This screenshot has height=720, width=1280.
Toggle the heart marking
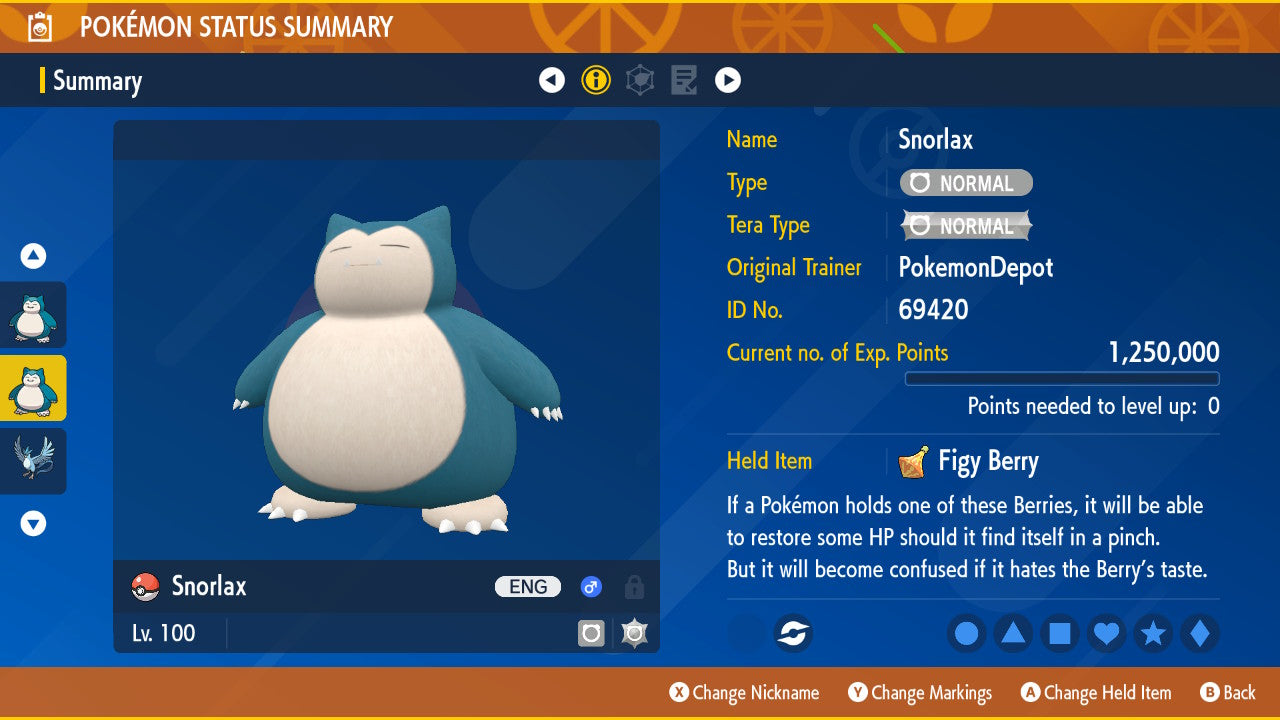pyautogui.click(x=1107, y=633)
